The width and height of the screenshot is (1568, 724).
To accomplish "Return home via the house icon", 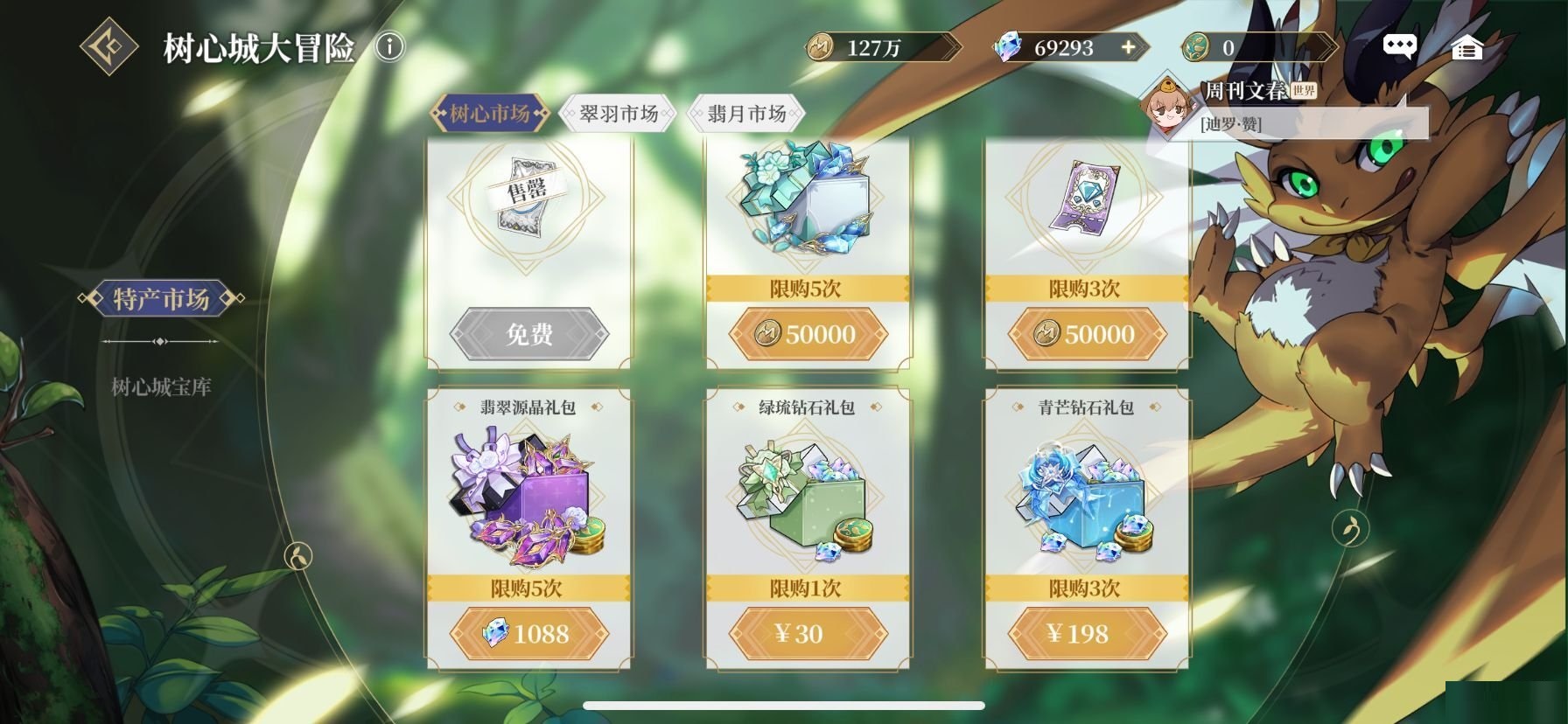I will click(1467, 48).
